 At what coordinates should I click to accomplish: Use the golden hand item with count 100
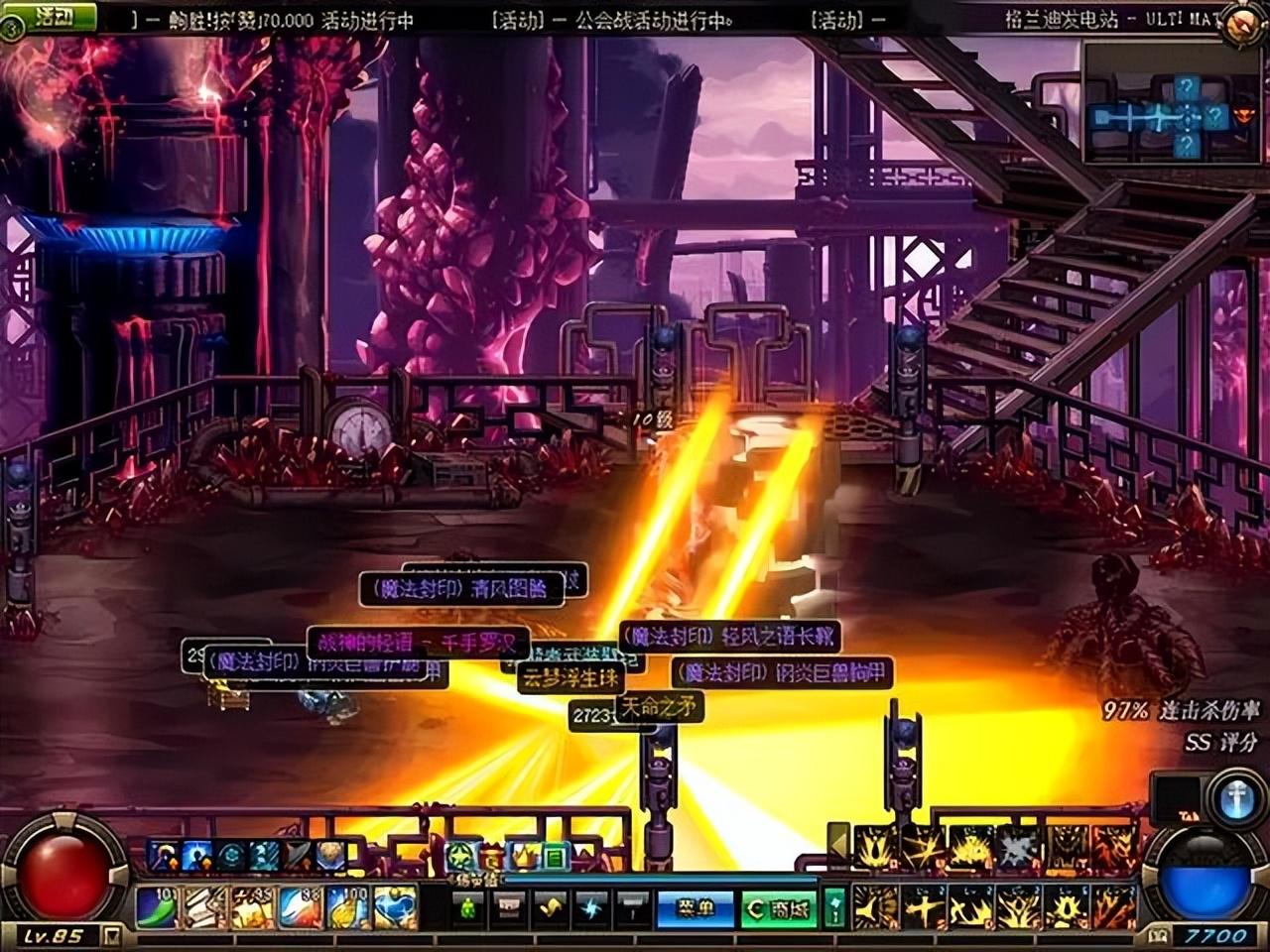(x=348, y=907)
